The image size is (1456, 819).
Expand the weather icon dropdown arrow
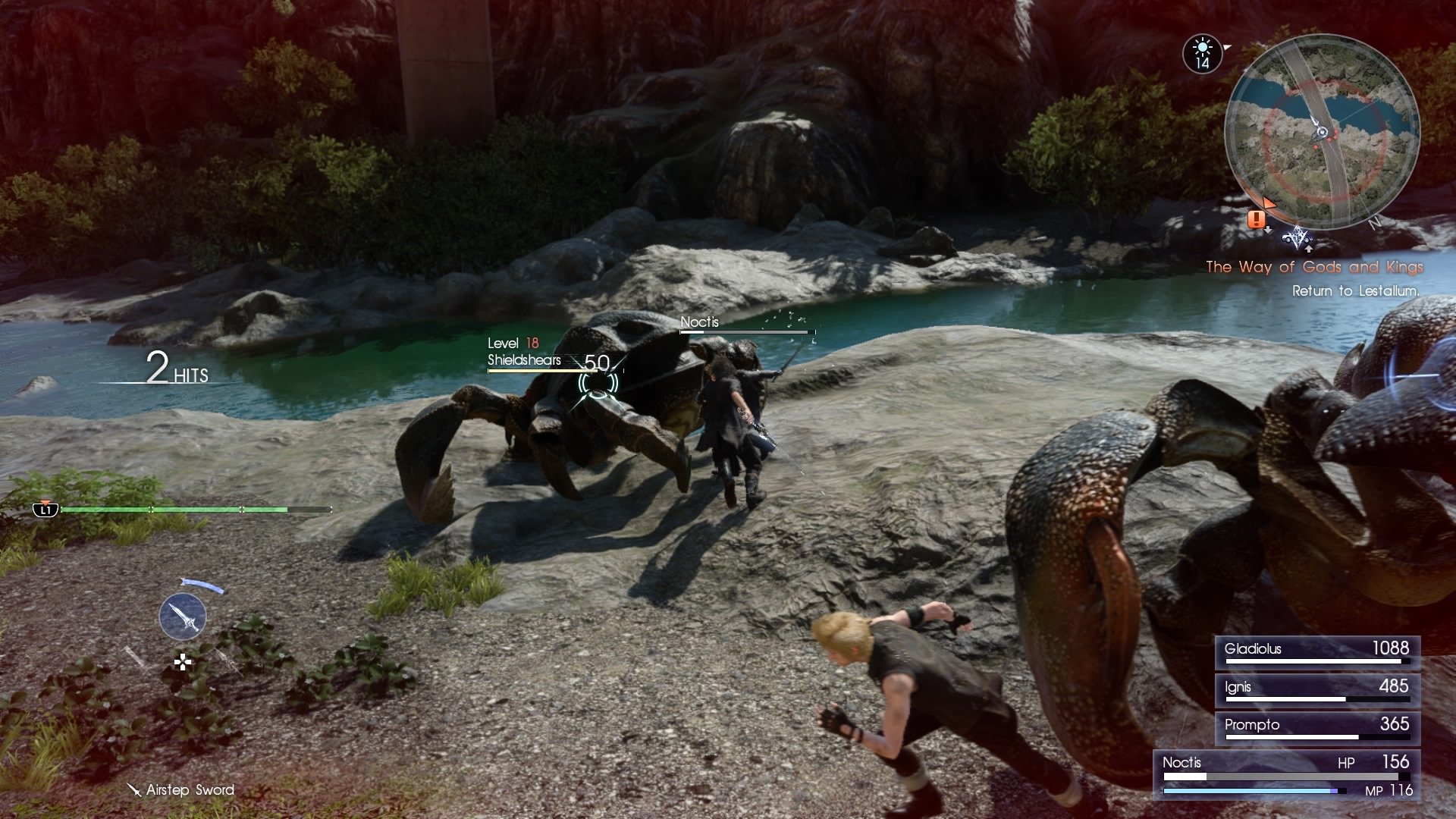tap(1227, 46)
